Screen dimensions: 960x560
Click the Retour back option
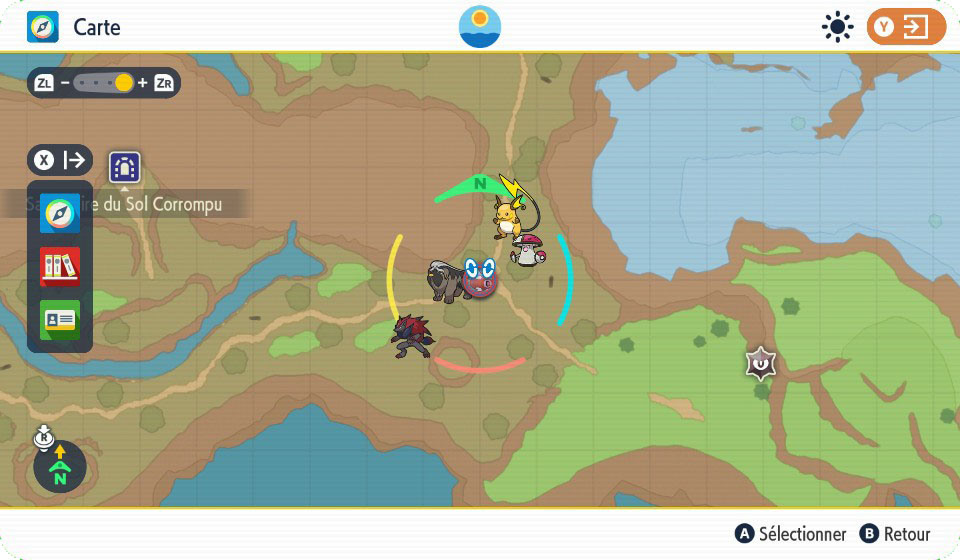tap(895, 534)
